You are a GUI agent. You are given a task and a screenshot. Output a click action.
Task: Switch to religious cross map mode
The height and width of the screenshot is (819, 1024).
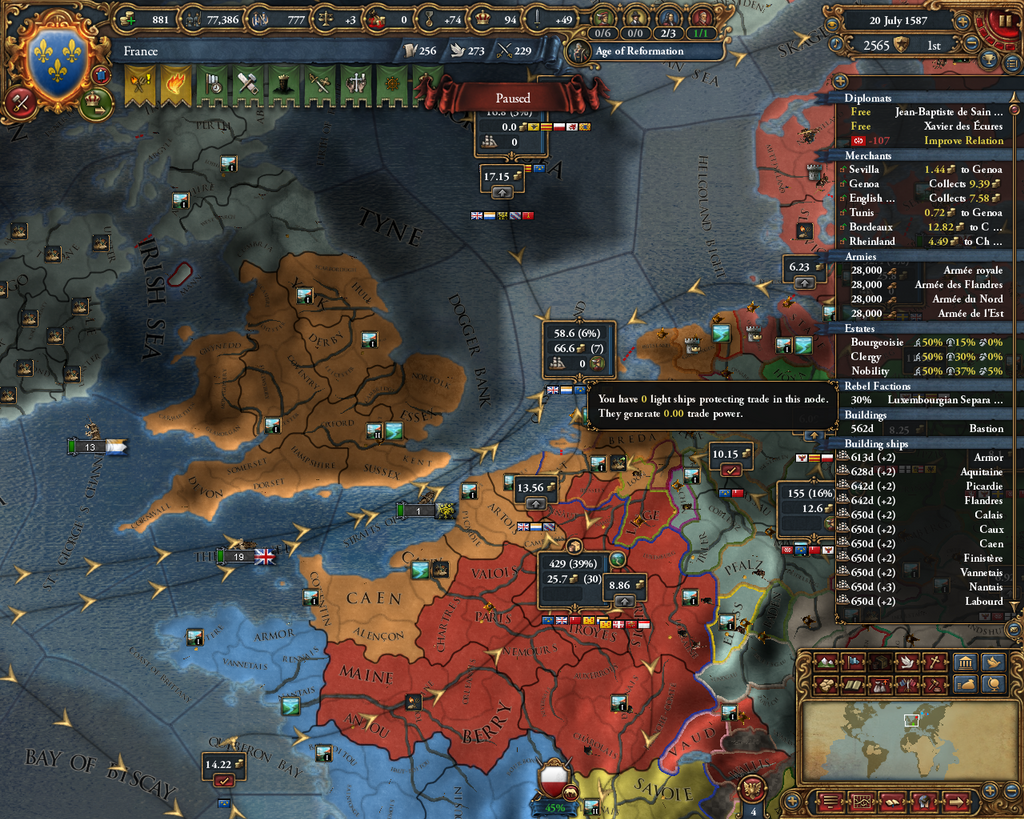[x=932, y=662]
